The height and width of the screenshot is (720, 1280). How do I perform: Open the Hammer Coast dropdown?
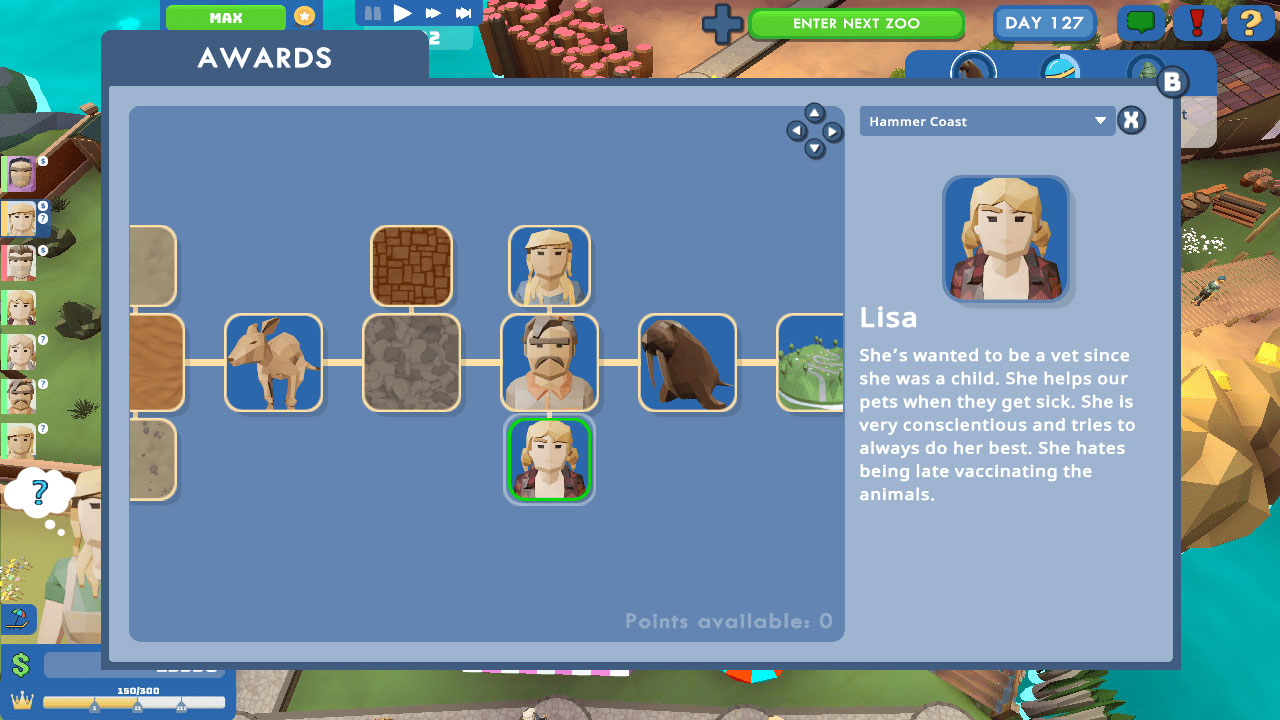click(987, 121)
